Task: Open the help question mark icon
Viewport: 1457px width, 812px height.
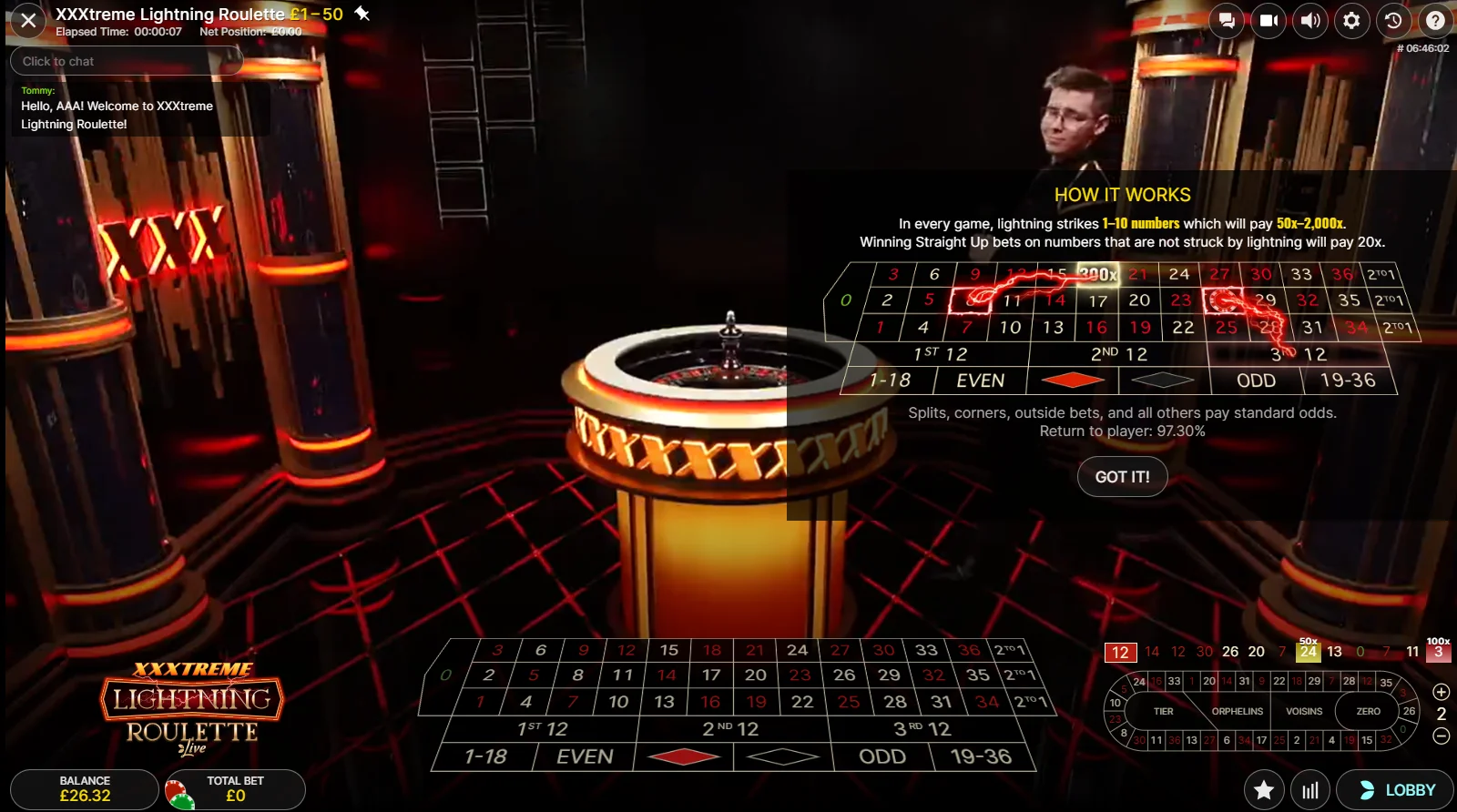Action: click(x=1436, y=20)
